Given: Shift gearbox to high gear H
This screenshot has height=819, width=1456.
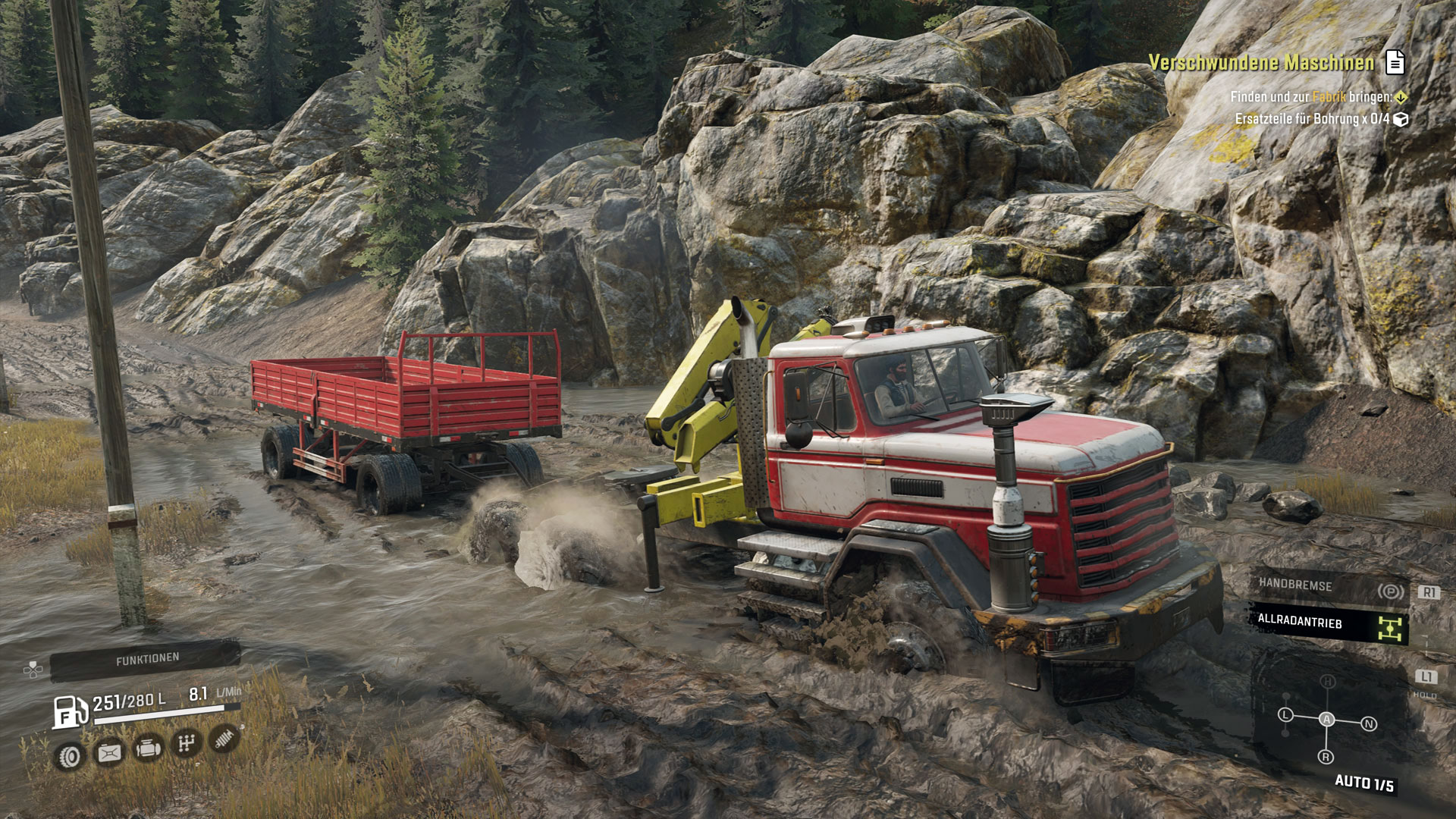Looking at the screenshot, I should [x=1328, y=682].
